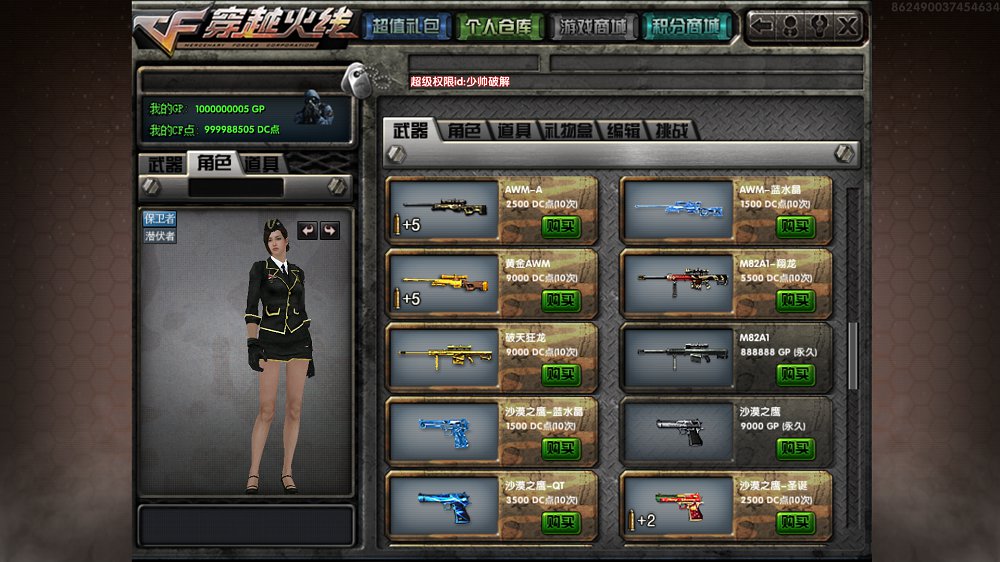Show the left panel 武器 weapons tab
Viewport: 1000px width, 562px height.
pyautogui.click(x=165, y=164)
